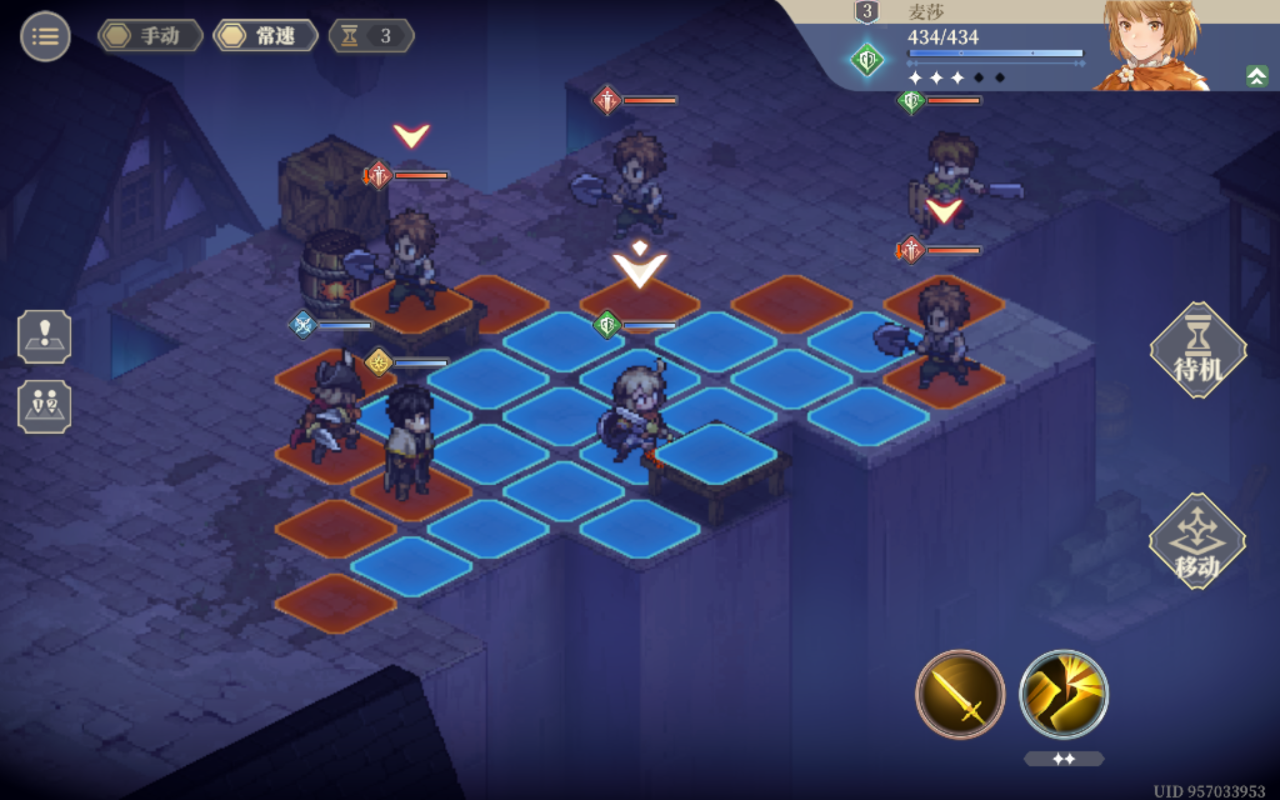This screenshot has width=1280, height=800.
Task: Open the terrain info exclamation button
Action: [x=45, y=336]
